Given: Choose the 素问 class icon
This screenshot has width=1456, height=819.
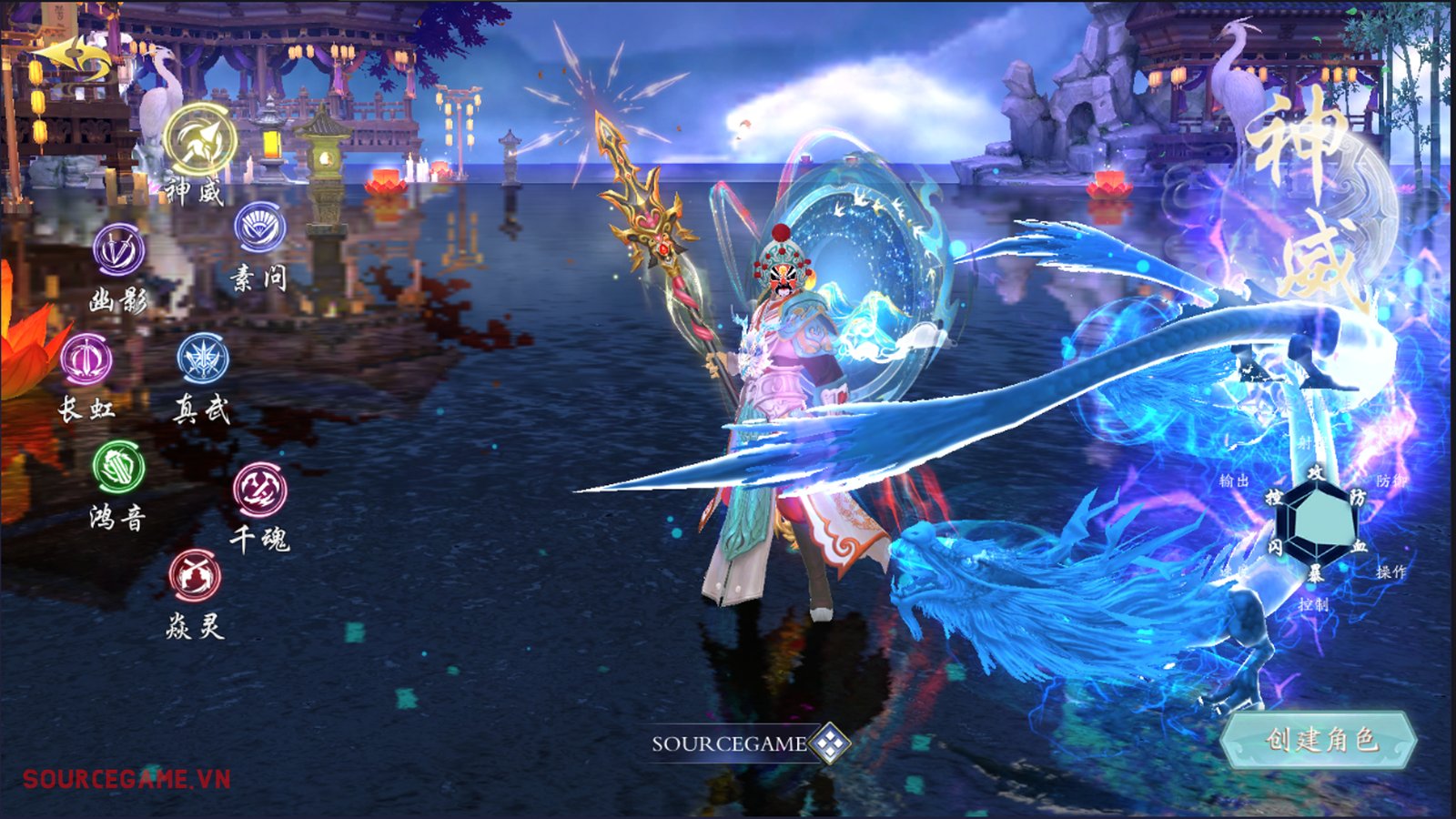Looking at the screenshot, I should click(260, 227).
